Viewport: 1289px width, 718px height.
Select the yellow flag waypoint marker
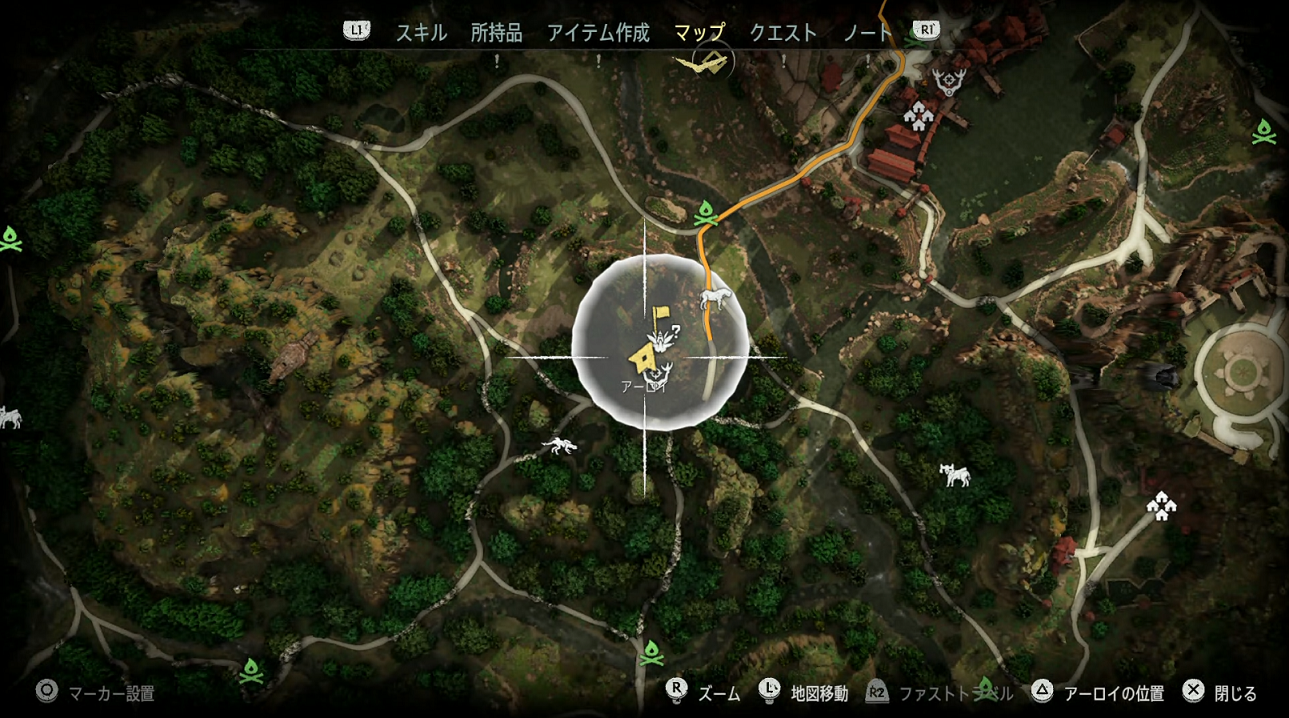tap(660, 317)
